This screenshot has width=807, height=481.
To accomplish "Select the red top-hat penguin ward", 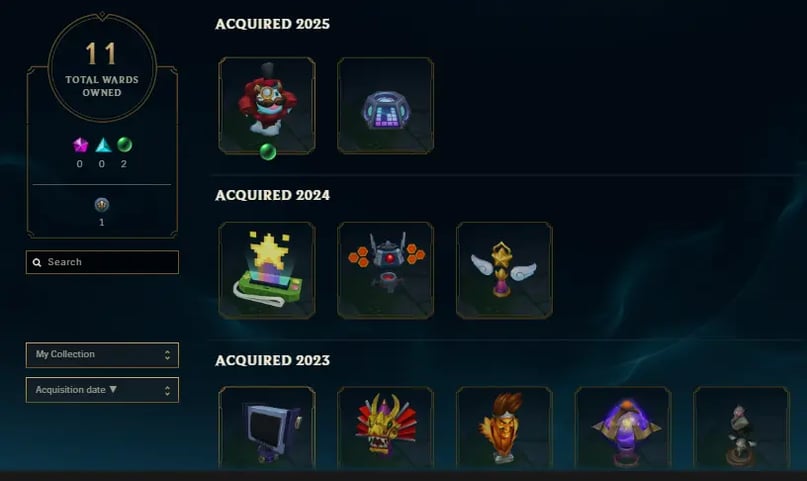I will [x=266, y=105].
